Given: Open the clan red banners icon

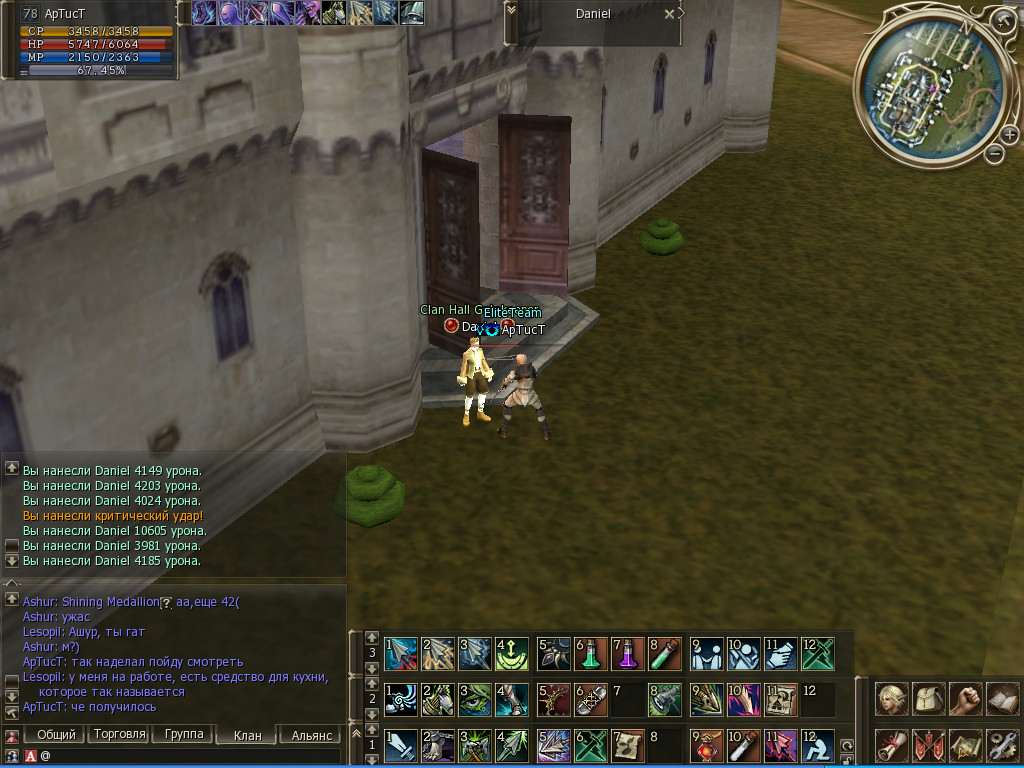Looking at the screenshot, I should point(929,745).
